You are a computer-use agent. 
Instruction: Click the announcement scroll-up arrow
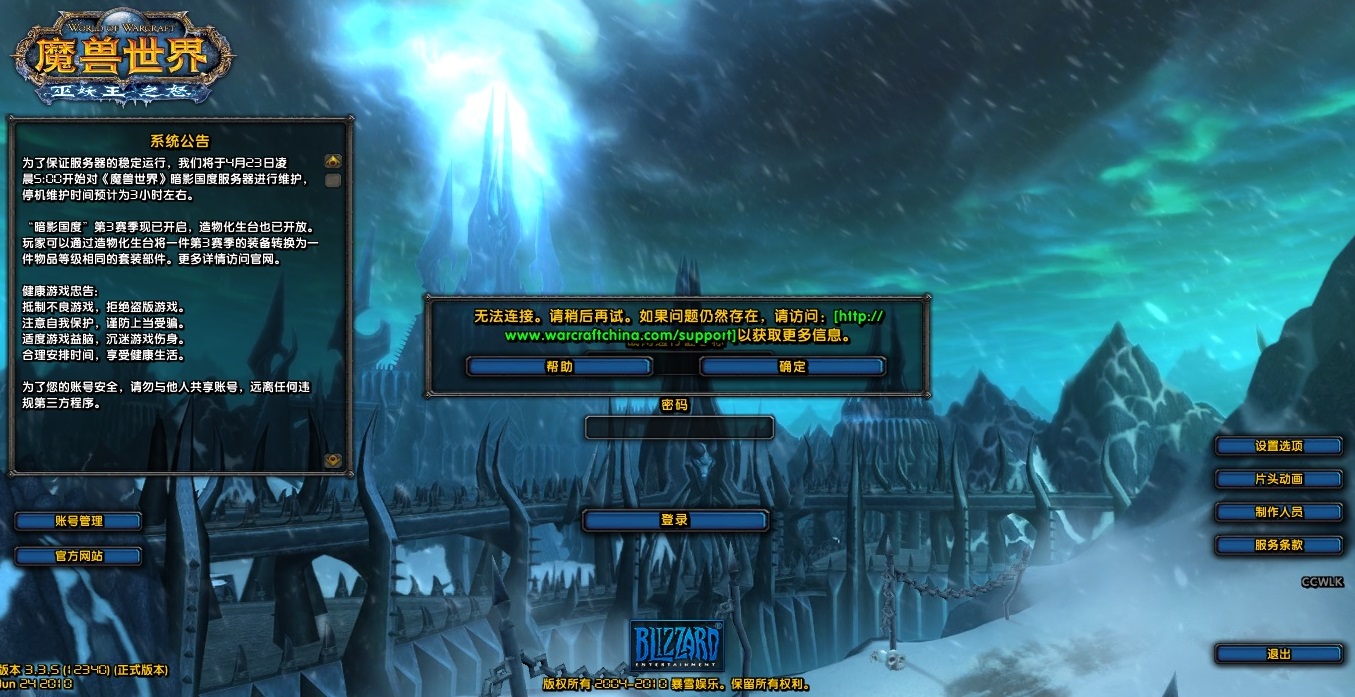333,161
